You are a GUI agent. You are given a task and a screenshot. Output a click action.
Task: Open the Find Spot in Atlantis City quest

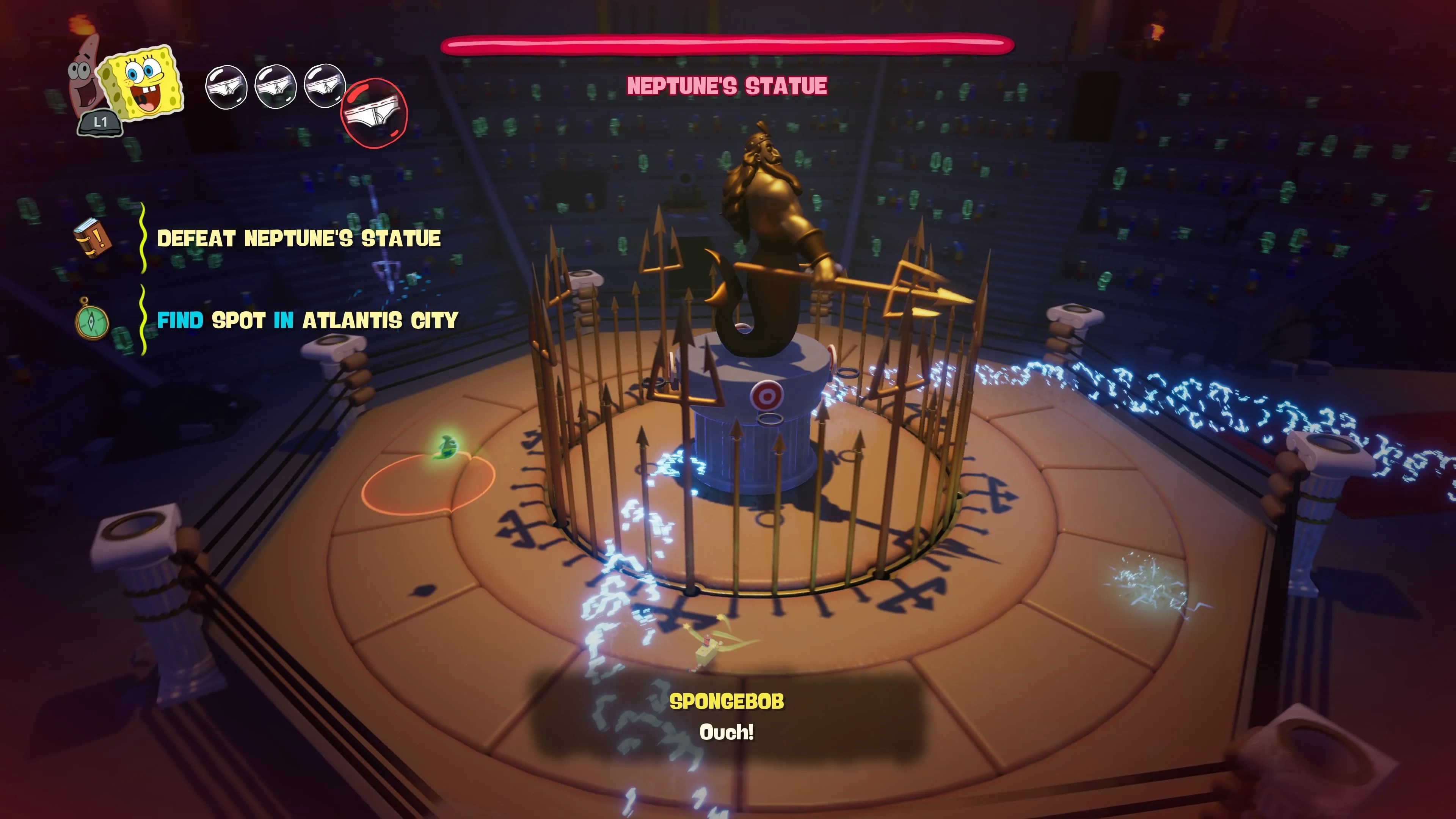[x=307, y=320]
